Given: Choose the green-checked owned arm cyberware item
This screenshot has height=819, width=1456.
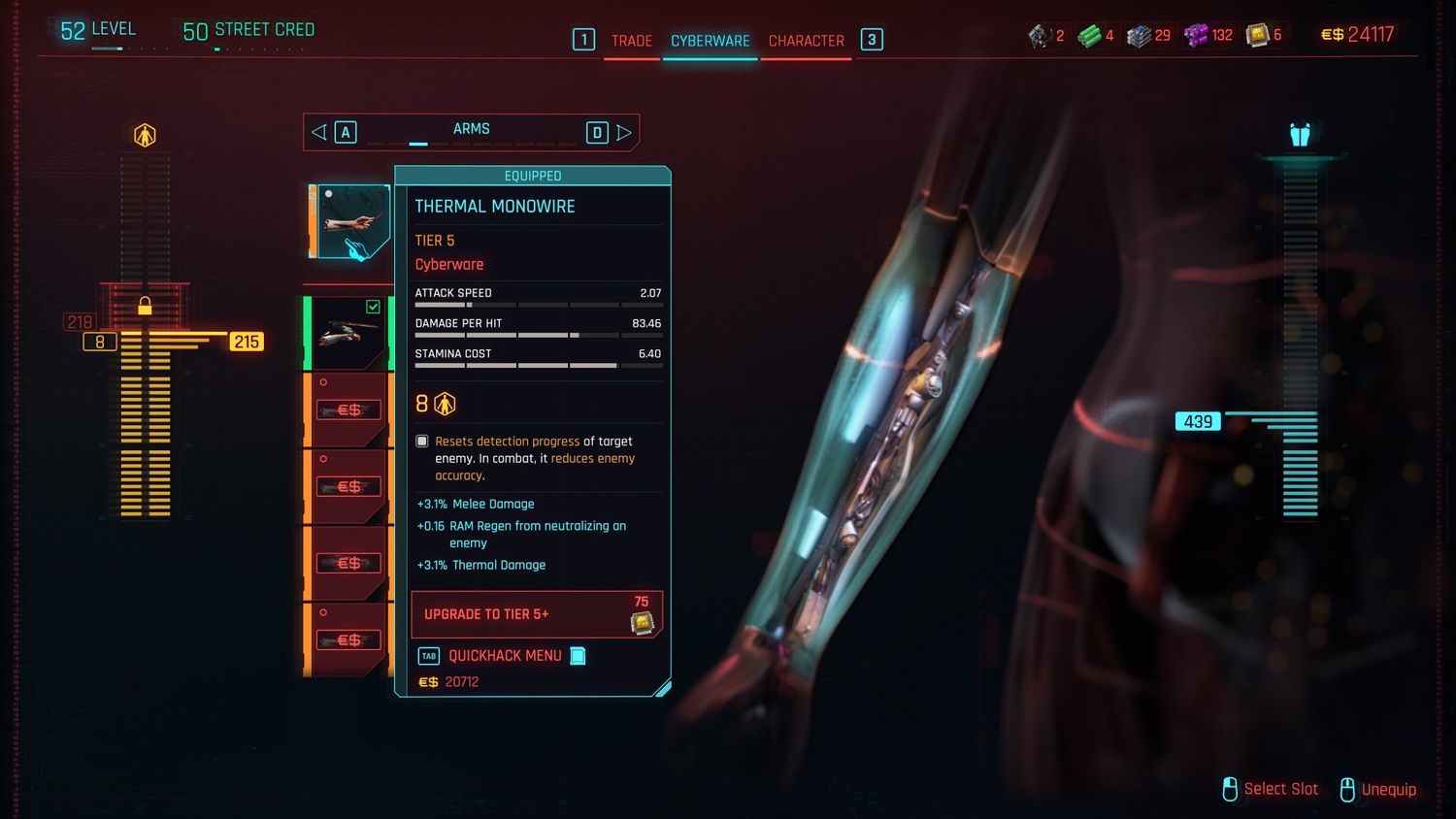Looking at the screenshot, I should [x=349, y=333].
